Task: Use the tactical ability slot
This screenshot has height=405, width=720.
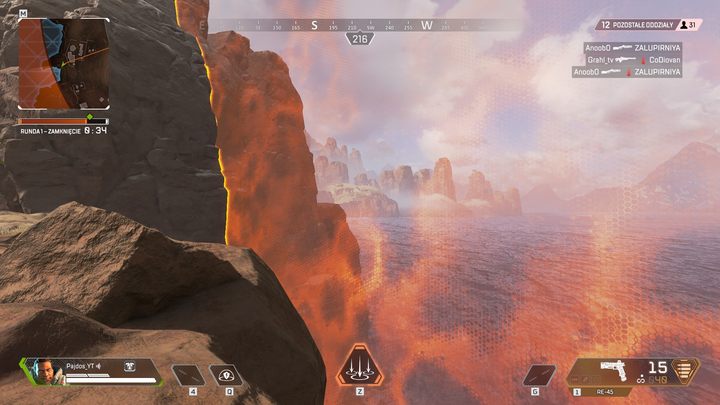Action: (225, 375)
